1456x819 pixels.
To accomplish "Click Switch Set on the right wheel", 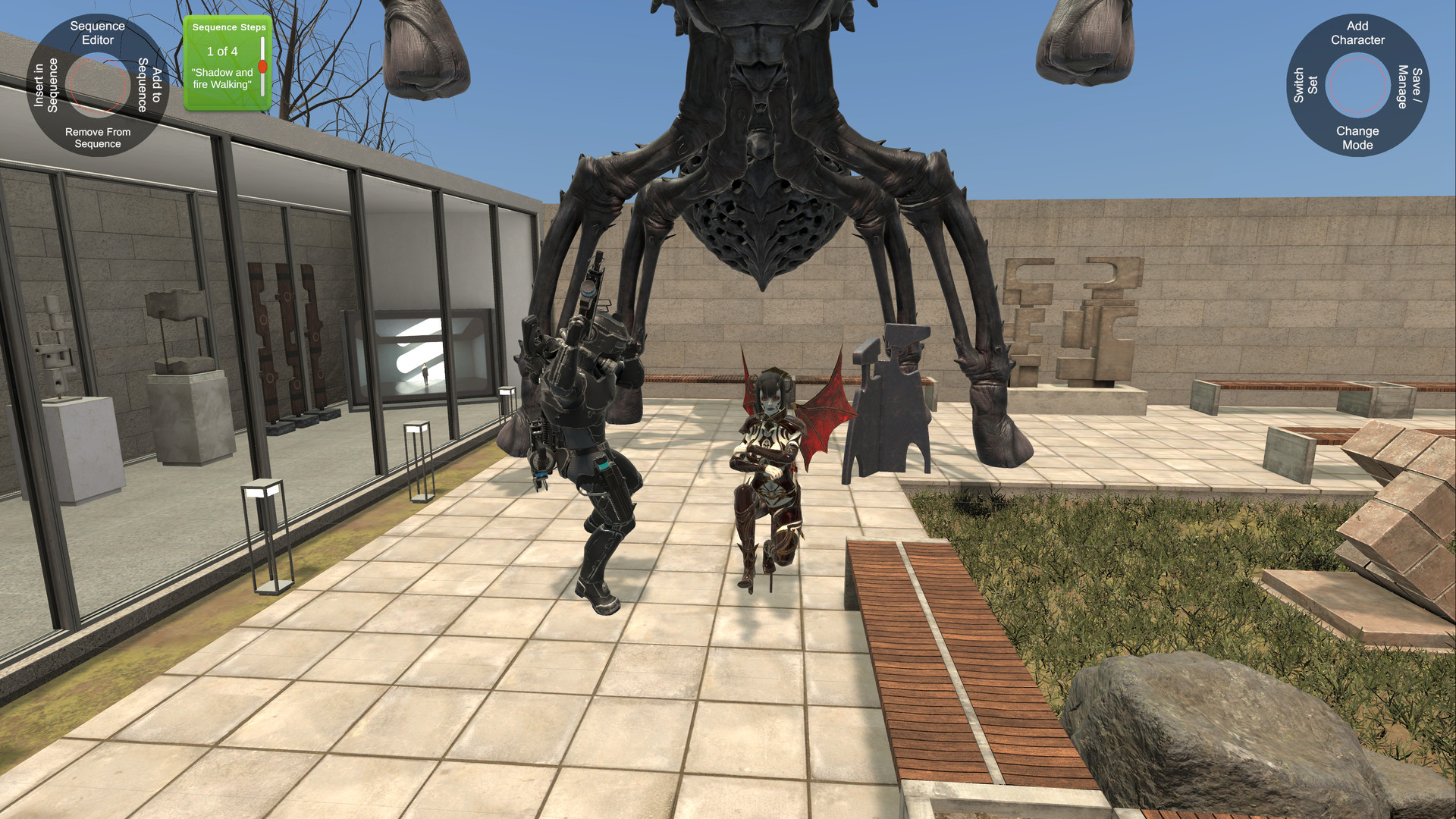I will pos(1307,85).
